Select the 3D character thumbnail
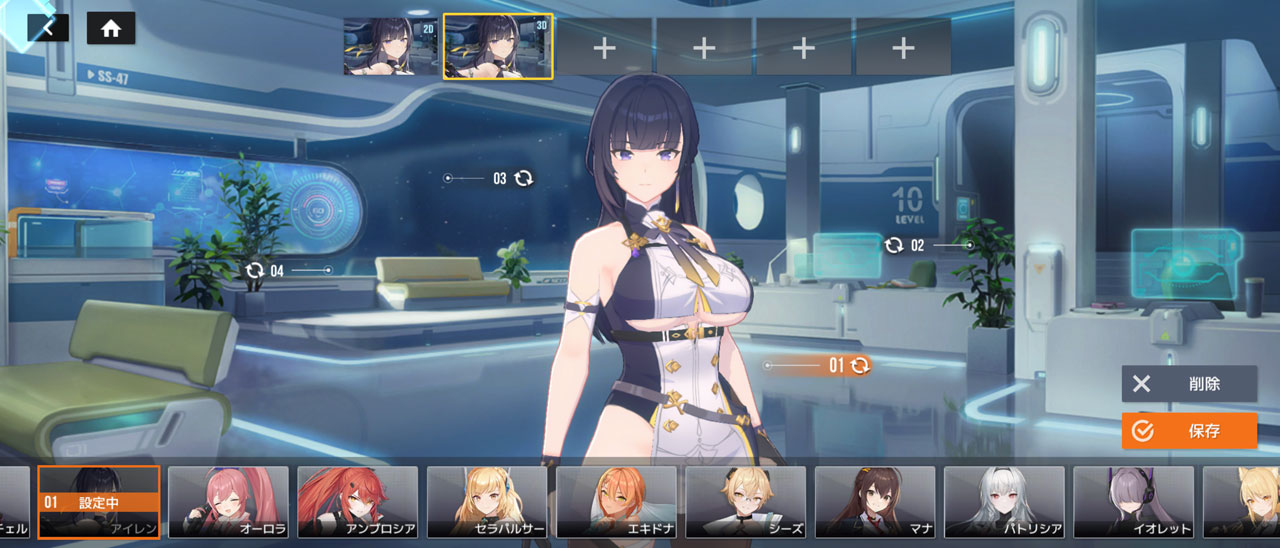The width and height of the screenshot is (1280, 548). tap(497, 46)
